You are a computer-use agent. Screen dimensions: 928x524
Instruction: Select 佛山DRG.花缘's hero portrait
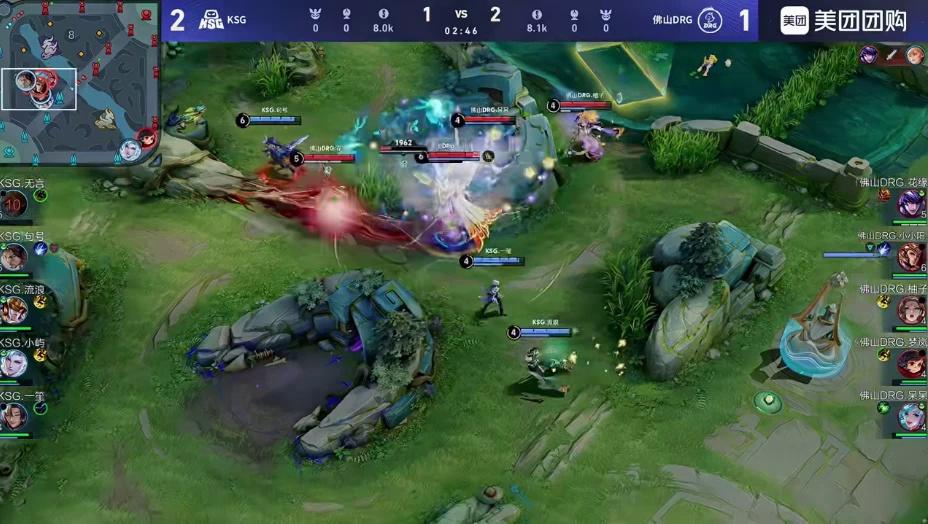coord(910,204)
